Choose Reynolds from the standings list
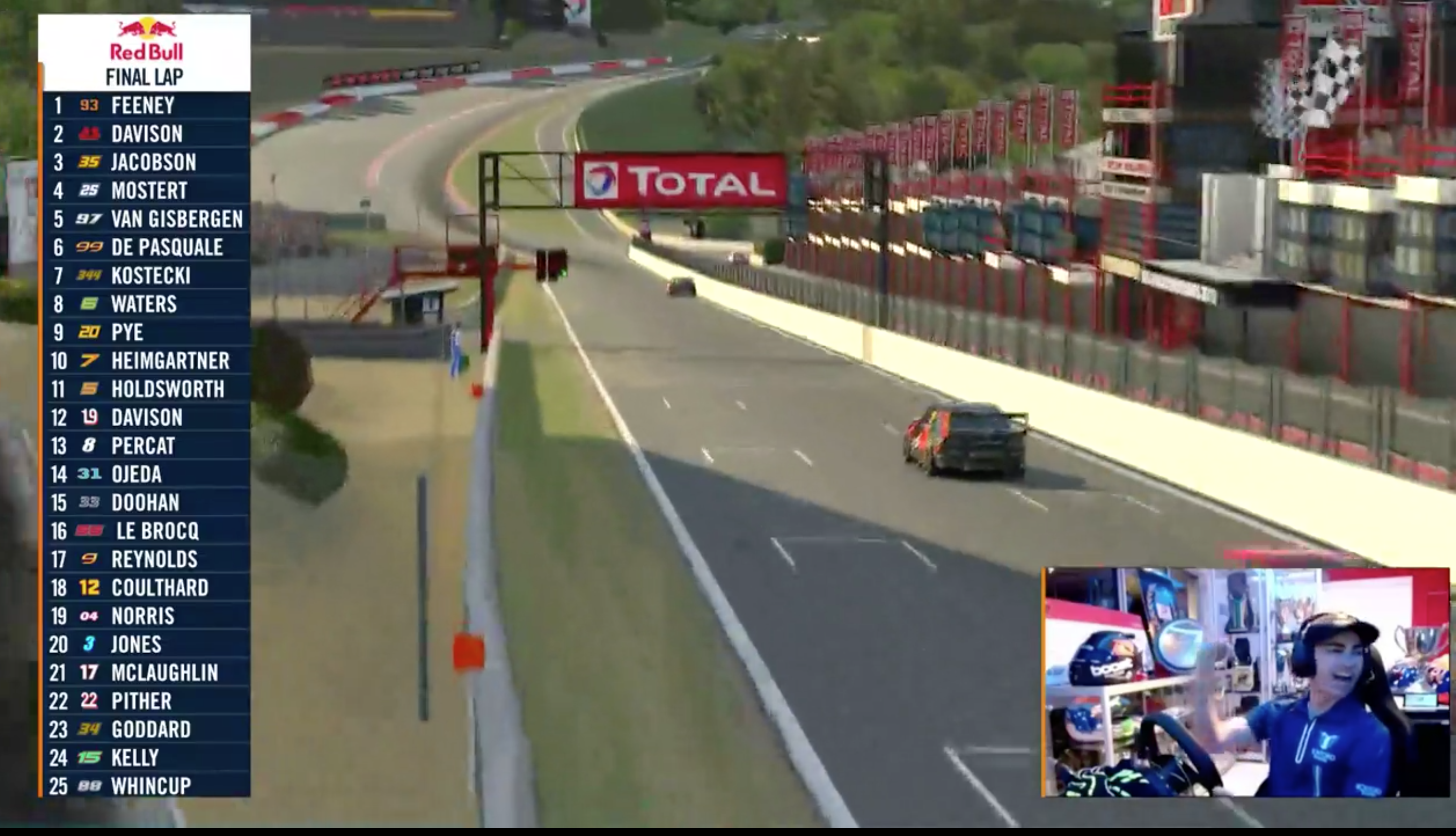 point(146,559)
